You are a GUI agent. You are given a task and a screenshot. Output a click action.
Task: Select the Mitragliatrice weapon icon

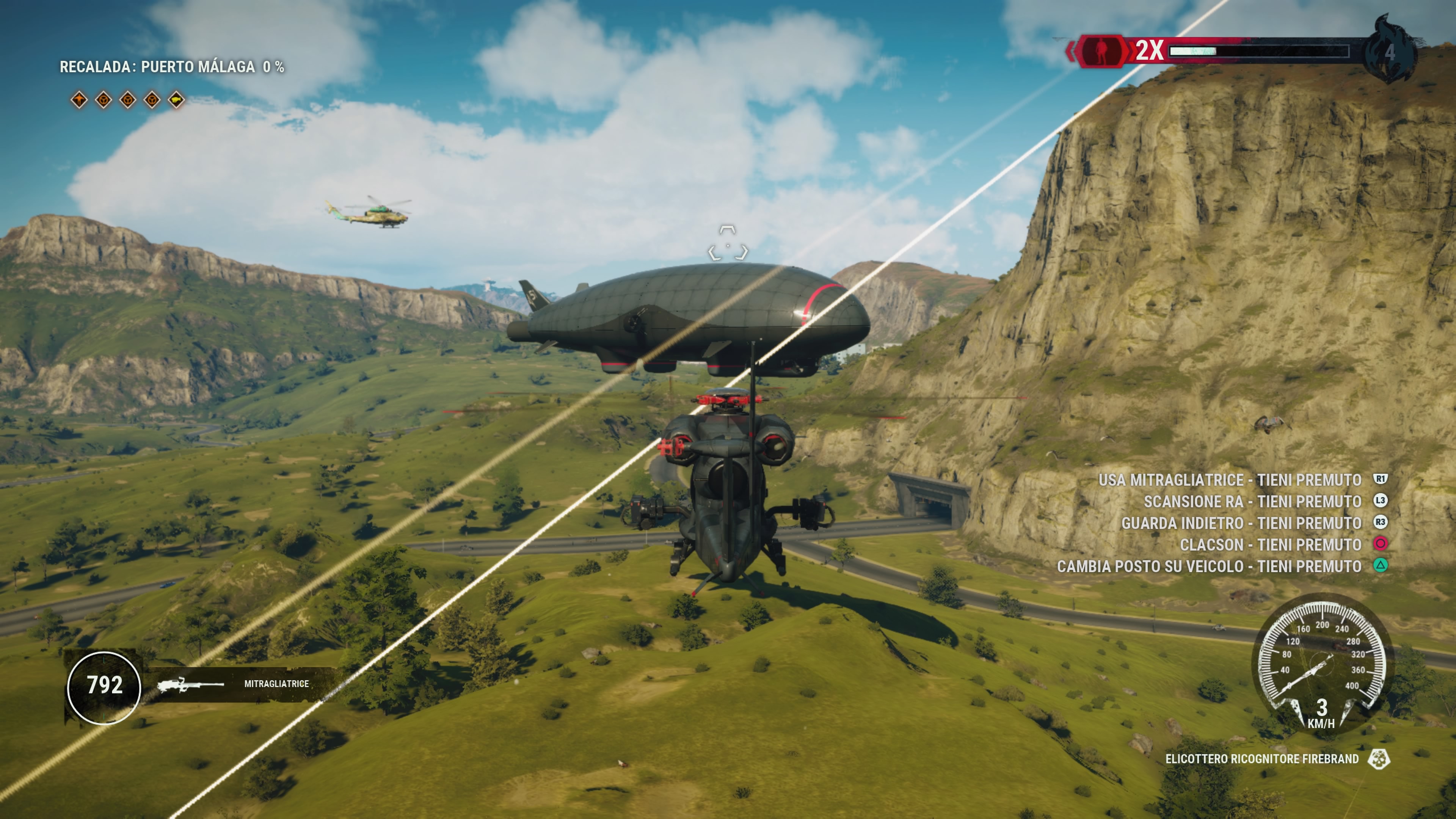pos(190,684)
